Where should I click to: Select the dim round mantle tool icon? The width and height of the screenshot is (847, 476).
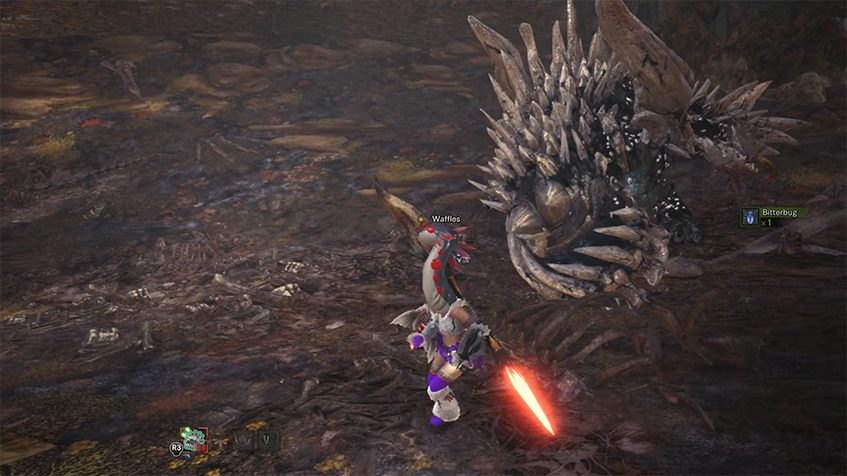241,439
